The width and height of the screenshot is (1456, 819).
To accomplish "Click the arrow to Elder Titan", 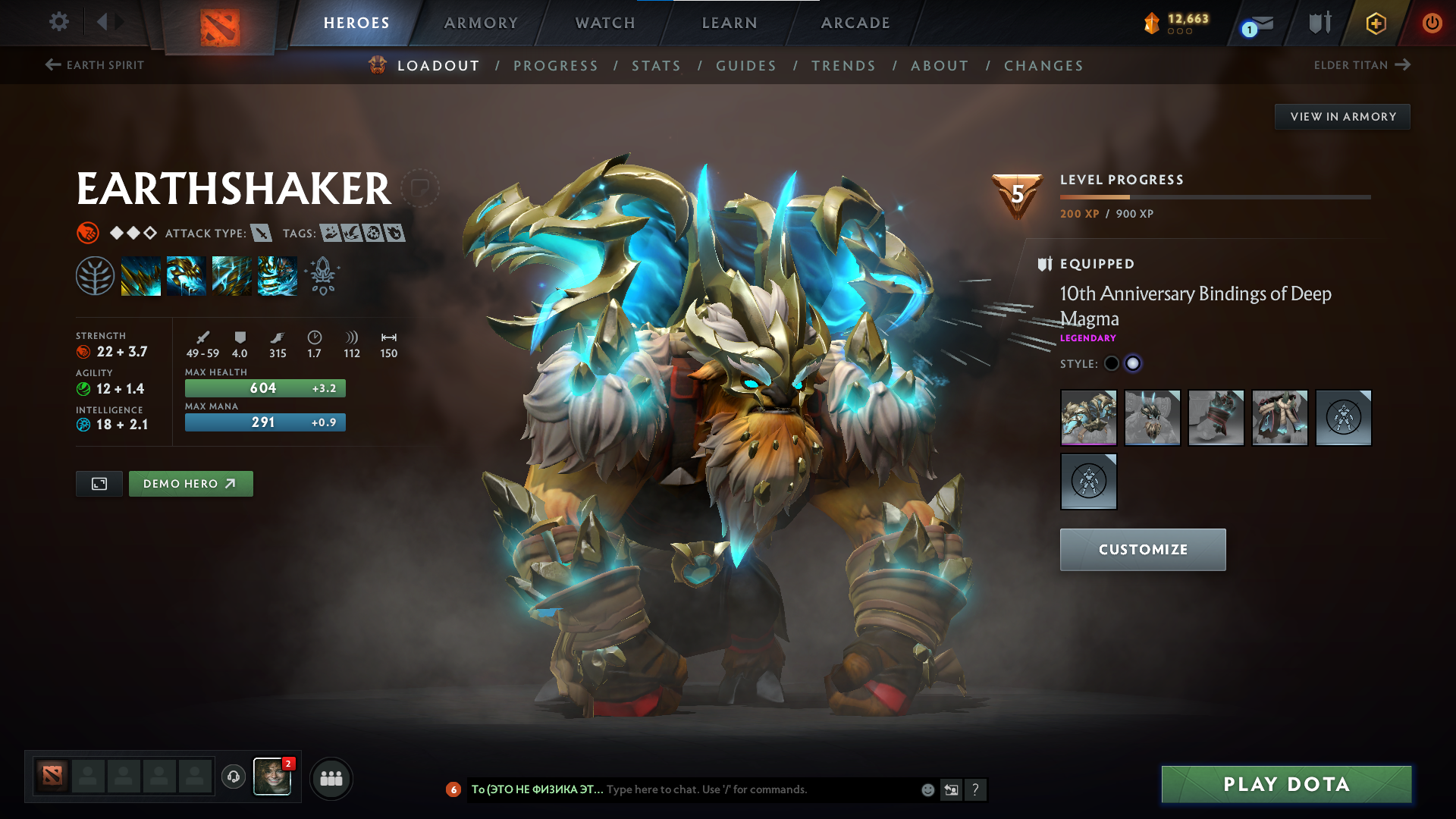I will click(x=1404, y=64).
